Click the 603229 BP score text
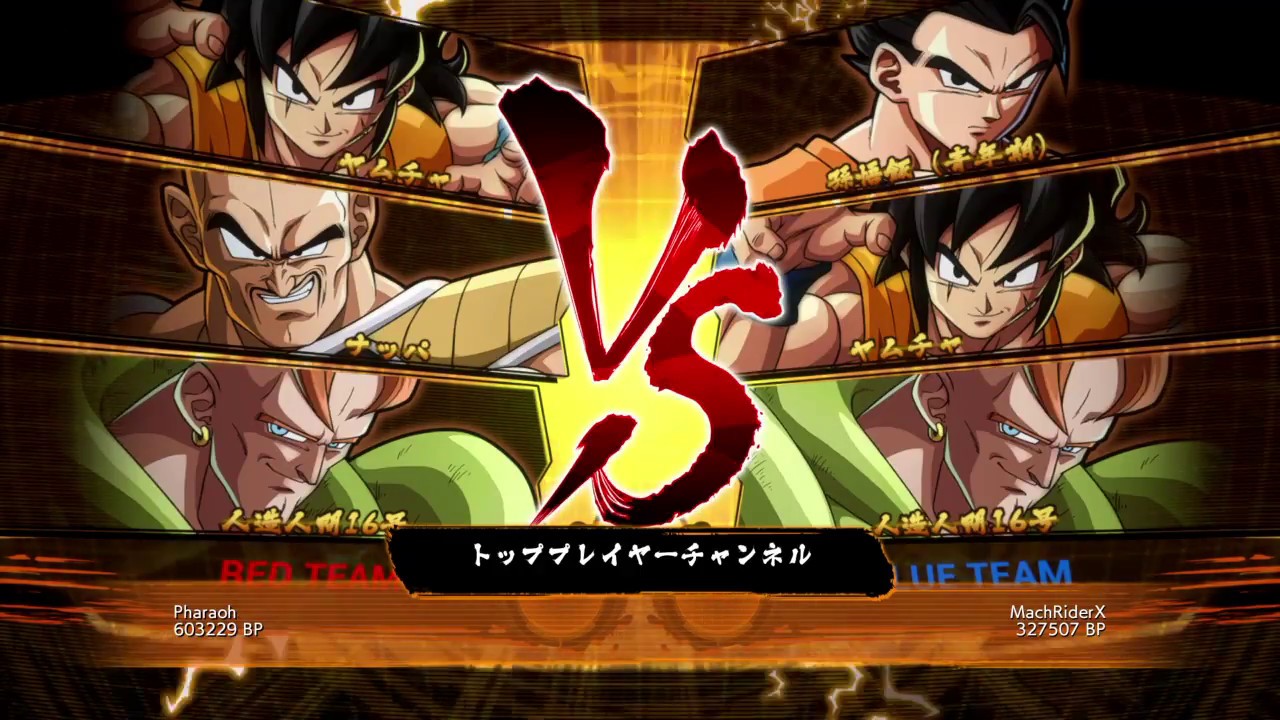Image resolution: width=1280 pixels, height=720 pixels. coord(220,630)
